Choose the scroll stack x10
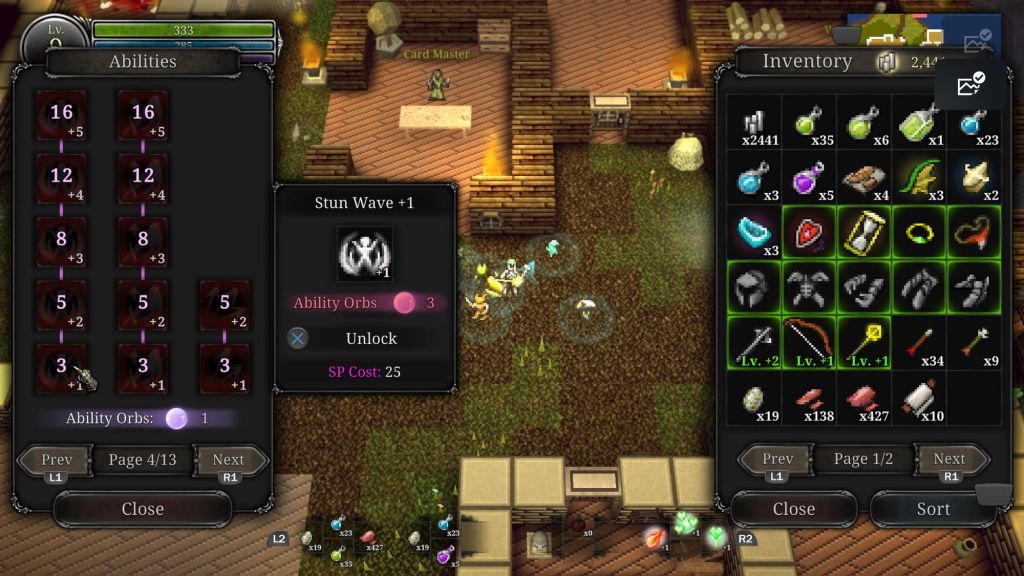The height and width of the screenshot is (576, 1024). pos(919,398)
